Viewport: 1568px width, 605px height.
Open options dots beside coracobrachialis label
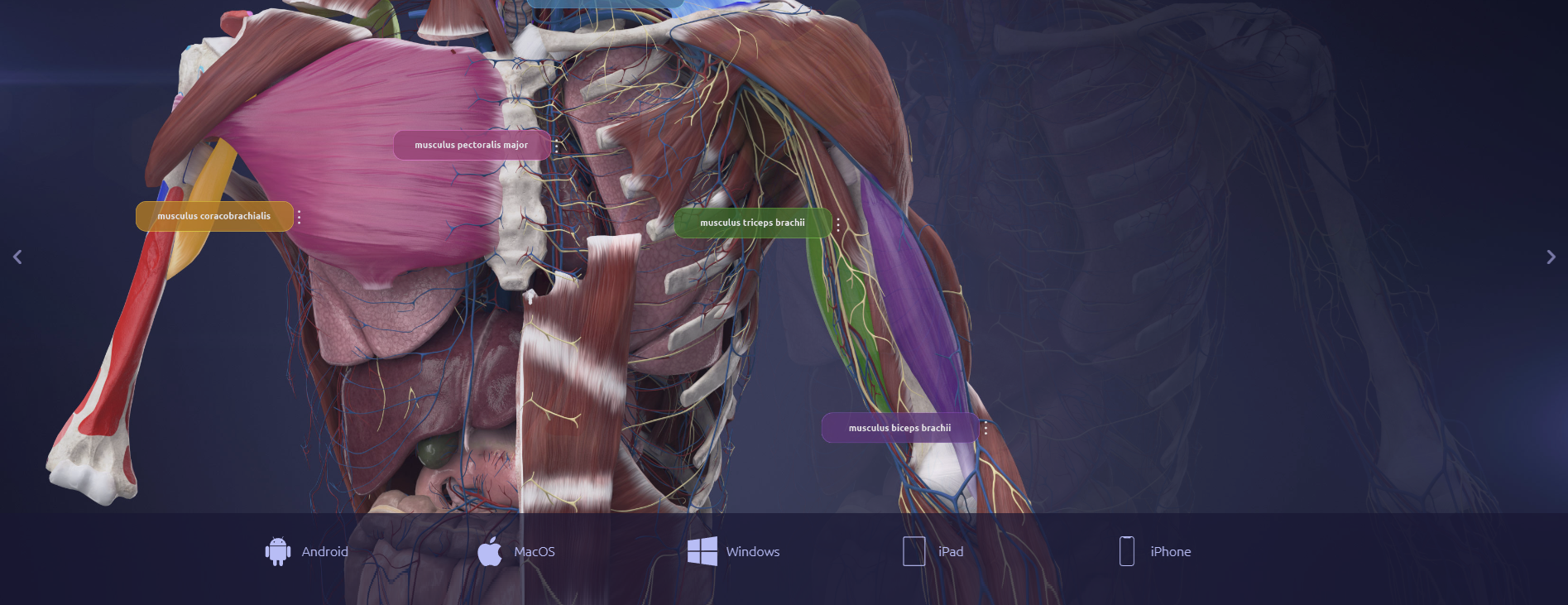299,217
